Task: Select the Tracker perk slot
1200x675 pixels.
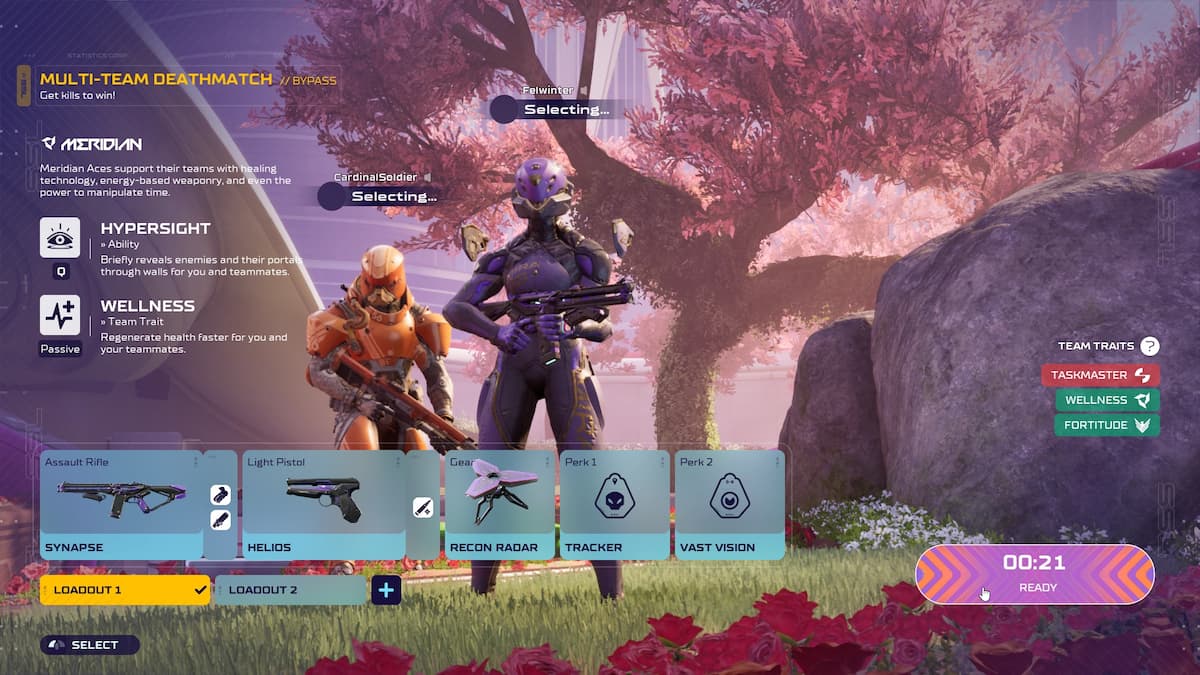Action: (614, 504)
